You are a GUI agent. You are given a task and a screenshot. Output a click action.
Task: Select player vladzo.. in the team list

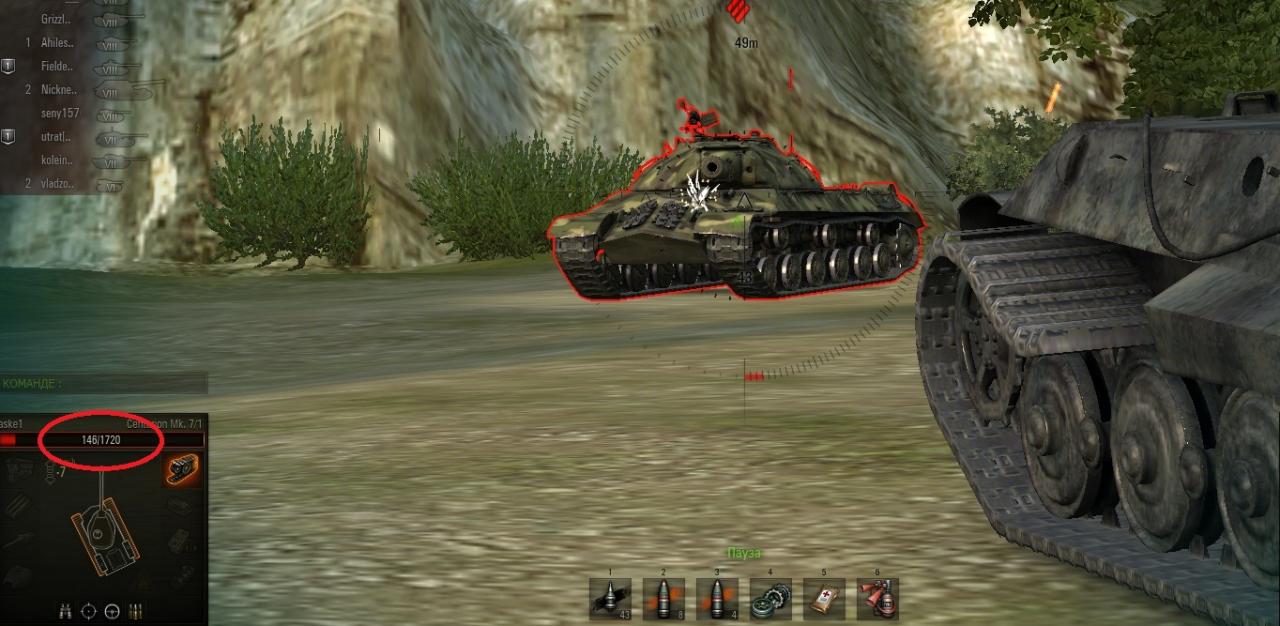tap(57, 183)
